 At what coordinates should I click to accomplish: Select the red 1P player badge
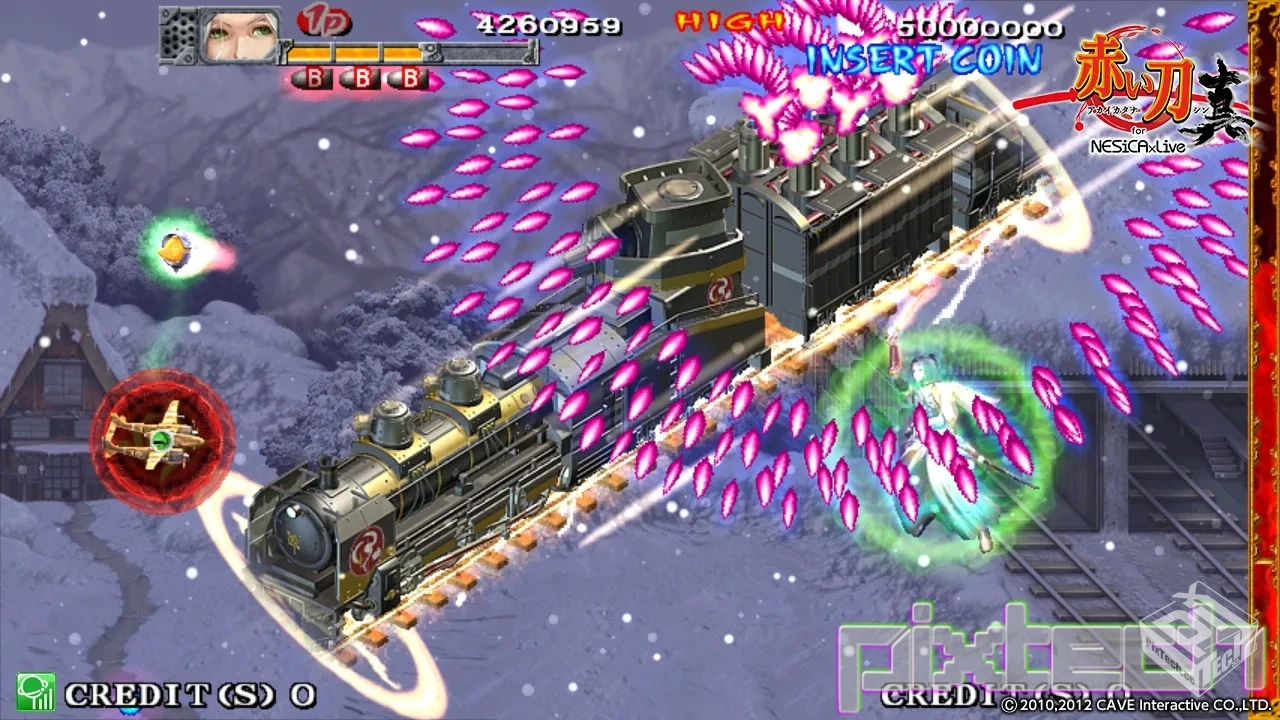(318, 21)
